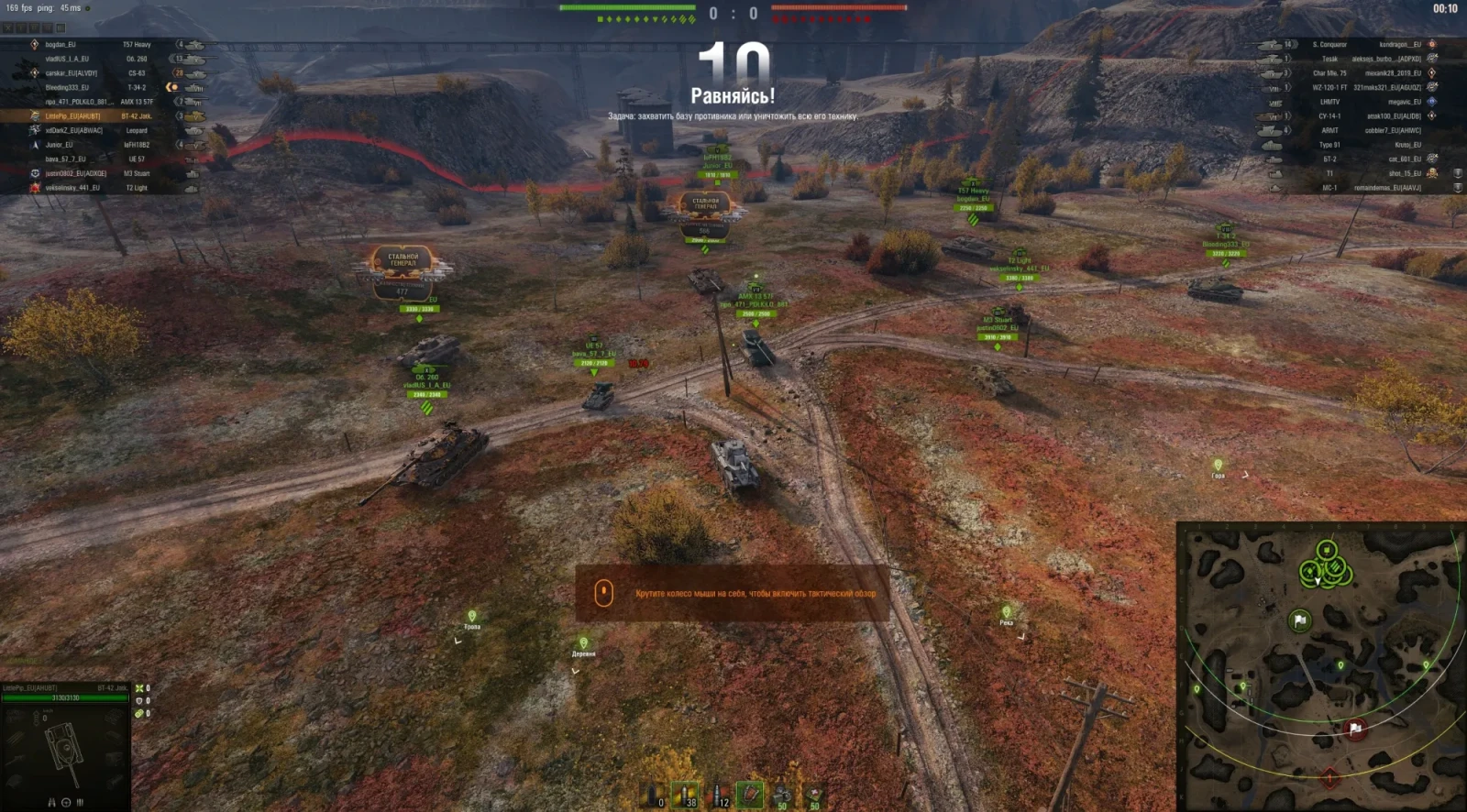Select the shell slot with 38 rounds

(x=686, y=795)
